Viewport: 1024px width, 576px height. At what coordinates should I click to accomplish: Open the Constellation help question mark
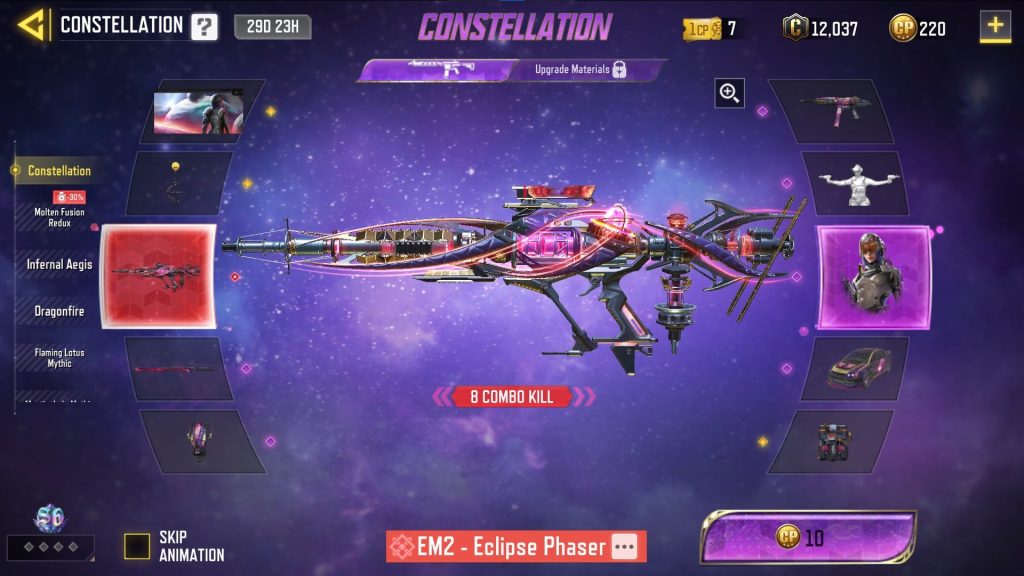204,27
